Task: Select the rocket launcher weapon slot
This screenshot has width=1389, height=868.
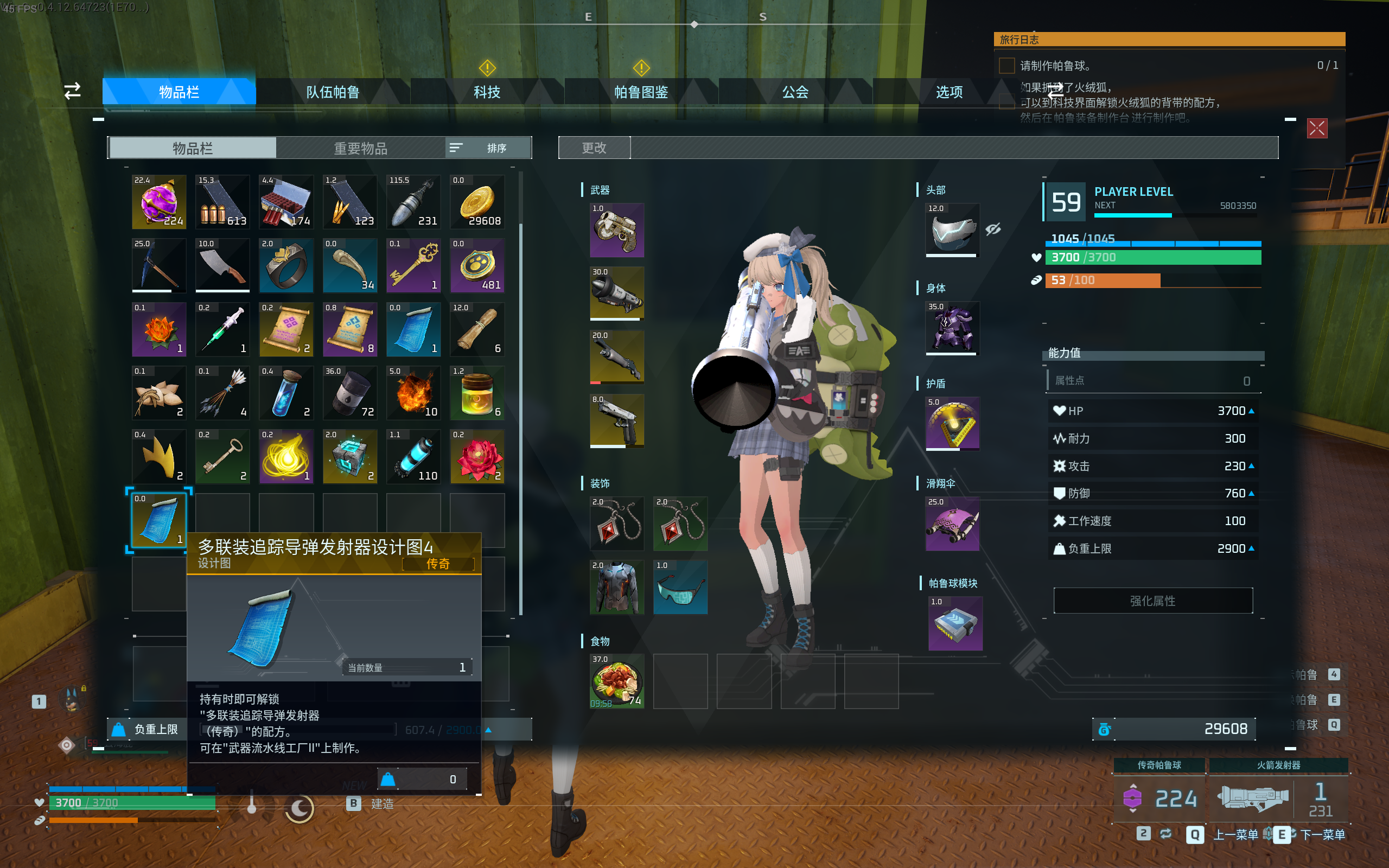Action: pos(617,293)
